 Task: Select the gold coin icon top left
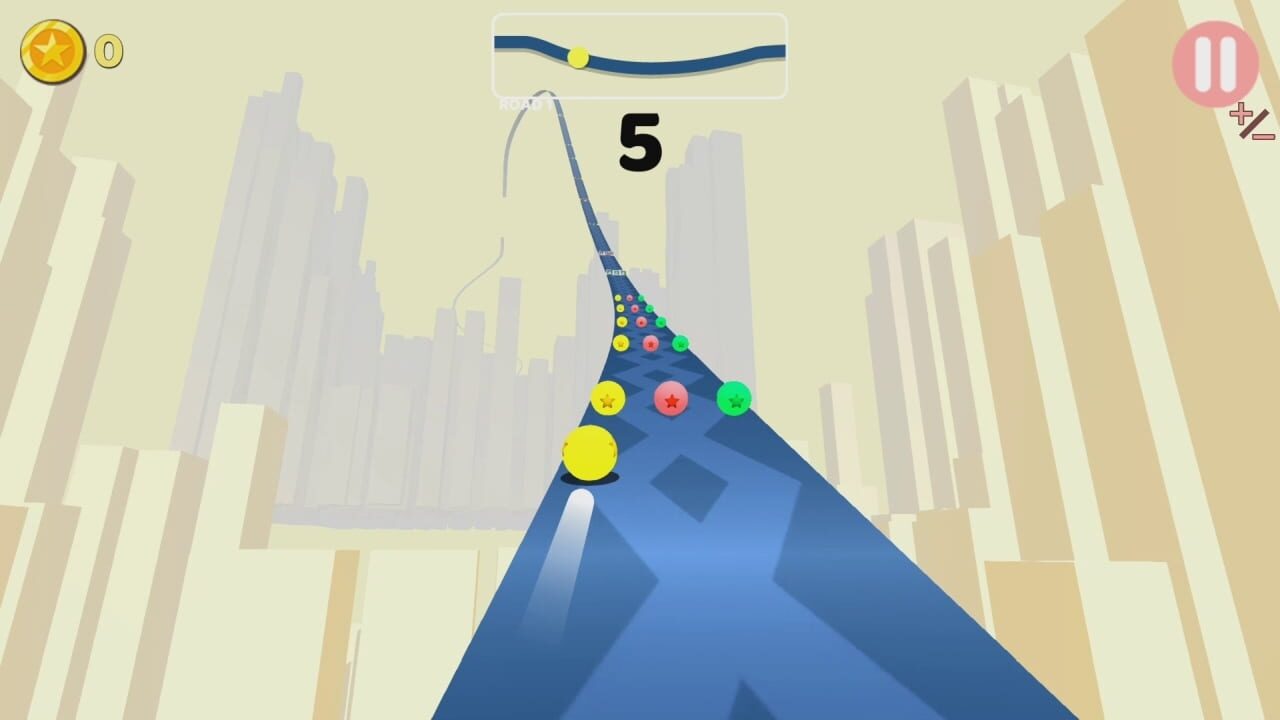coord(53,52)
